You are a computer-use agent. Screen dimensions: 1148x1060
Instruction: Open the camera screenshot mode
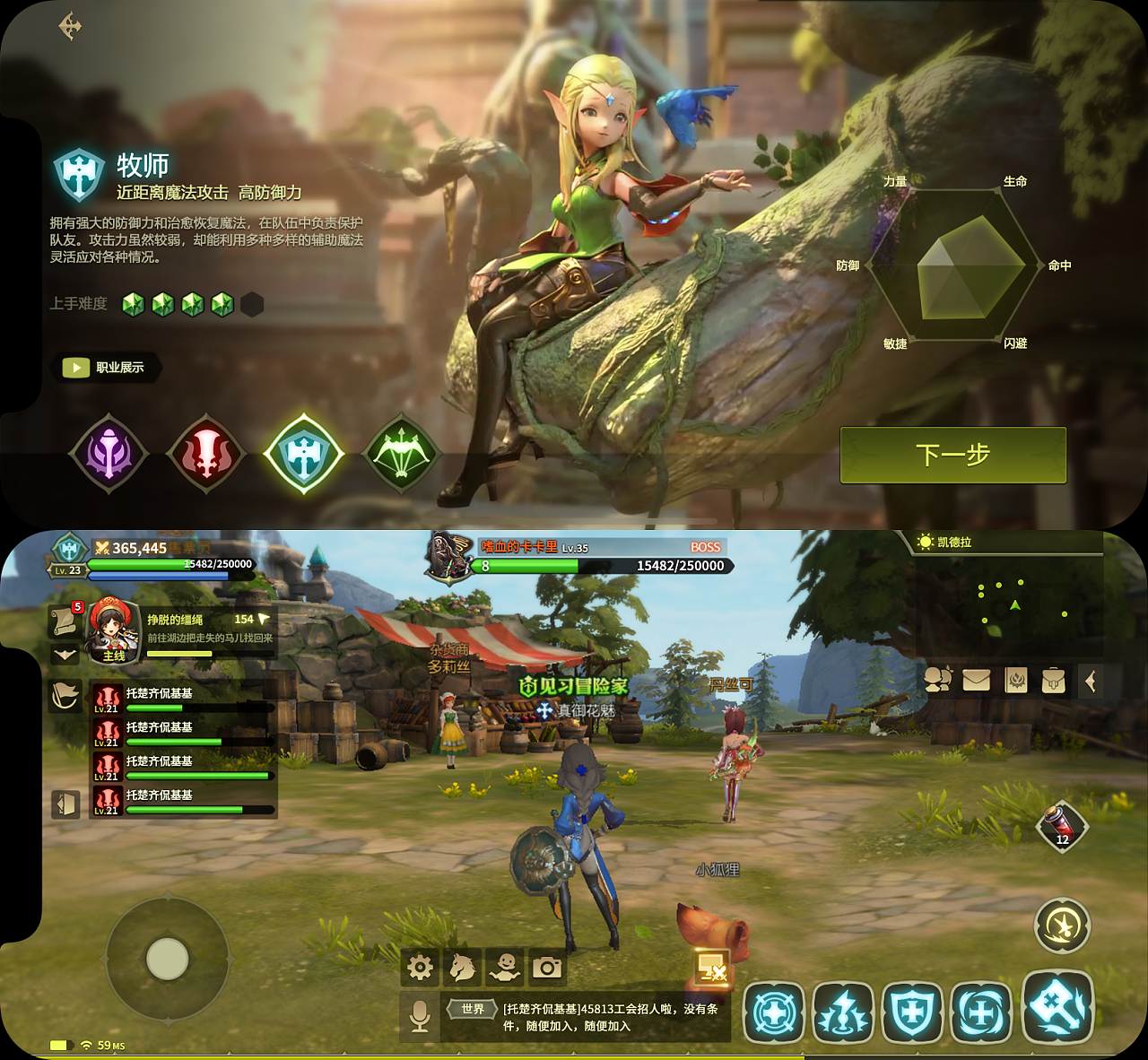547,968
